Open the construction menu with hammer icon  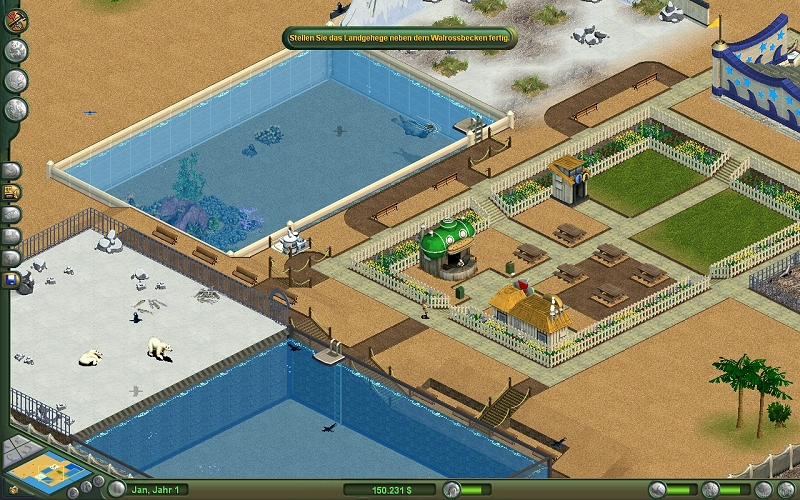click(x=15, y=22)
